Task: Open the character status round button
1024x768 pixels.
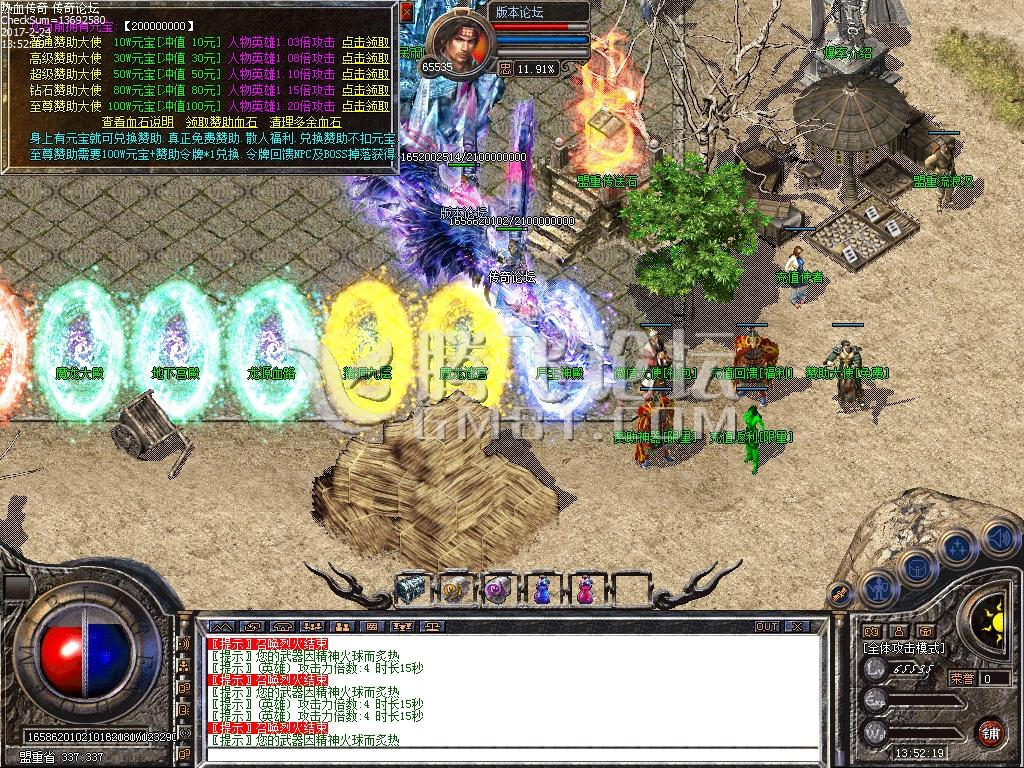Action: point(877,588)
